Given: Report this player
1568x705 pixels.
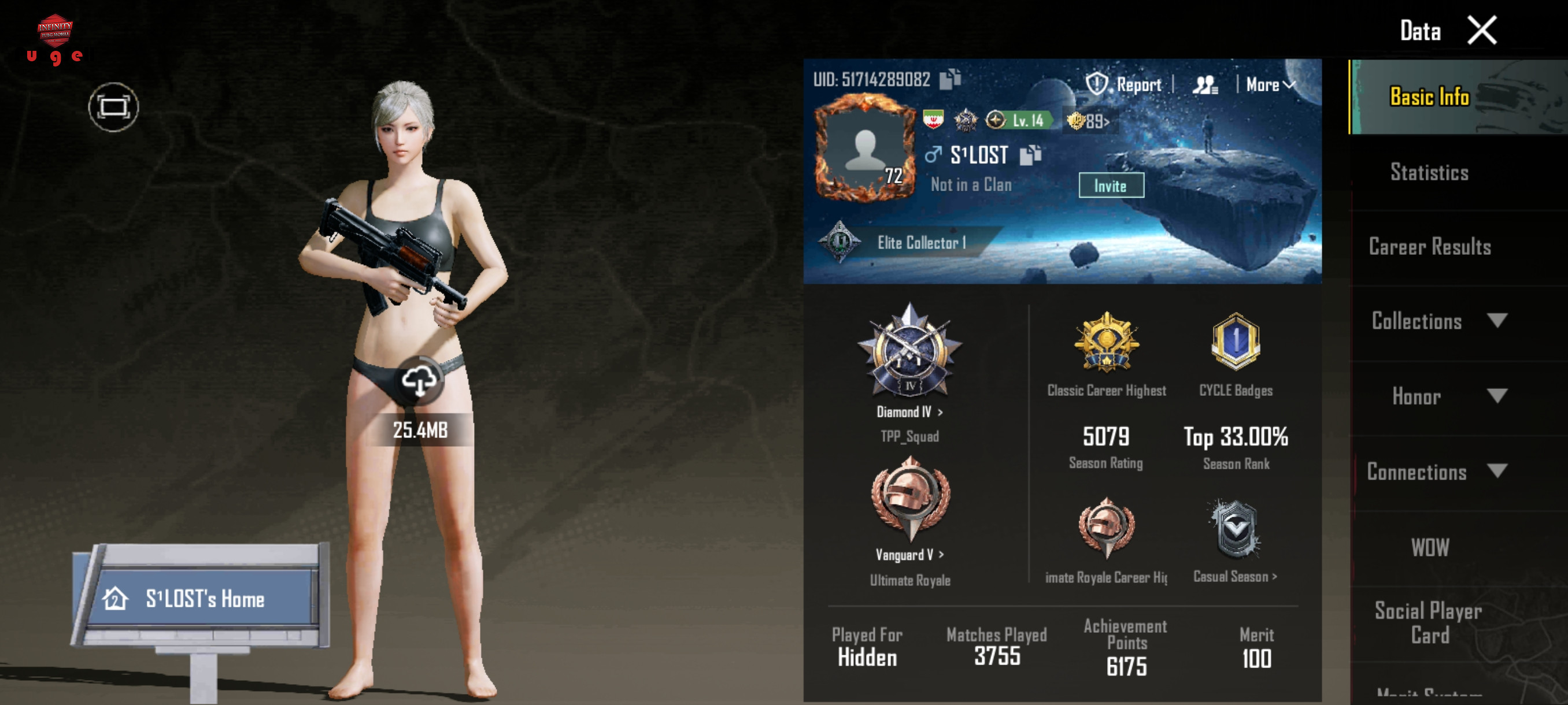Looking at the screenshot, I should [x=1125, y=84].
